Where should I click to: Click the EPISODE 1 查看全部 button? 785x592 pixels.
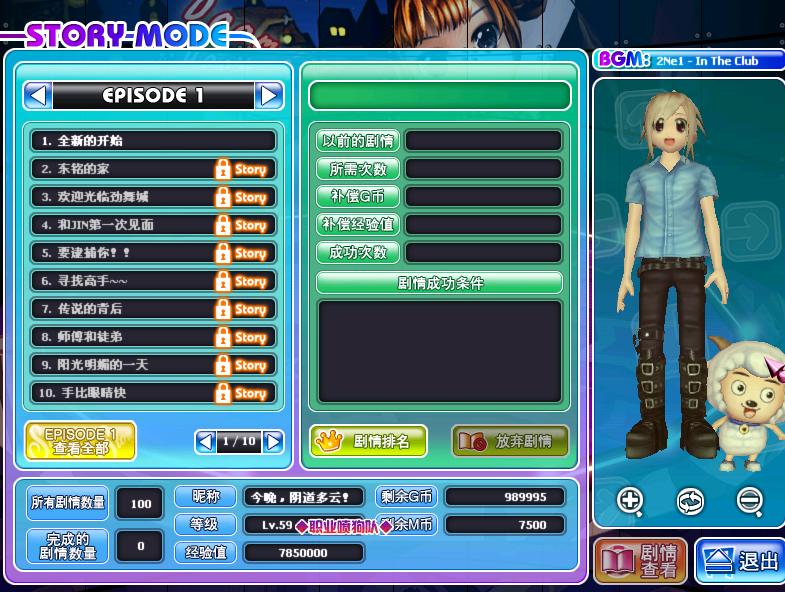(80, 441)
